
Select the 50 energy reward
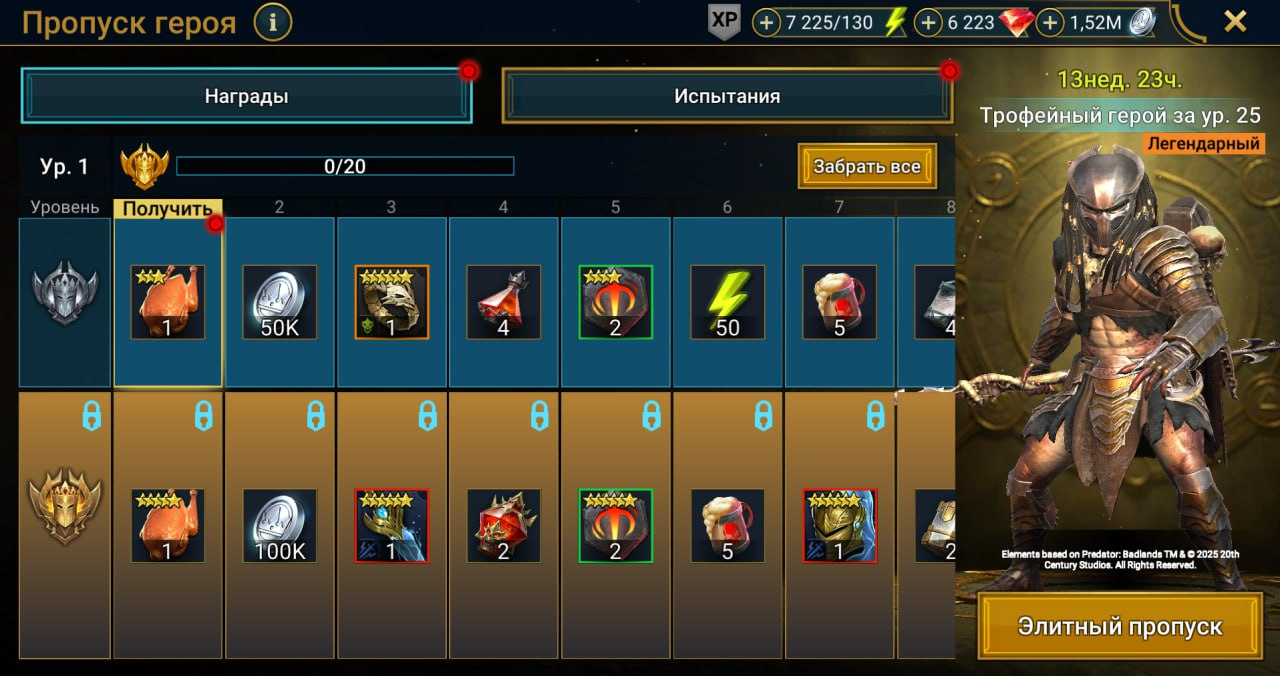(x=728, y=302)
